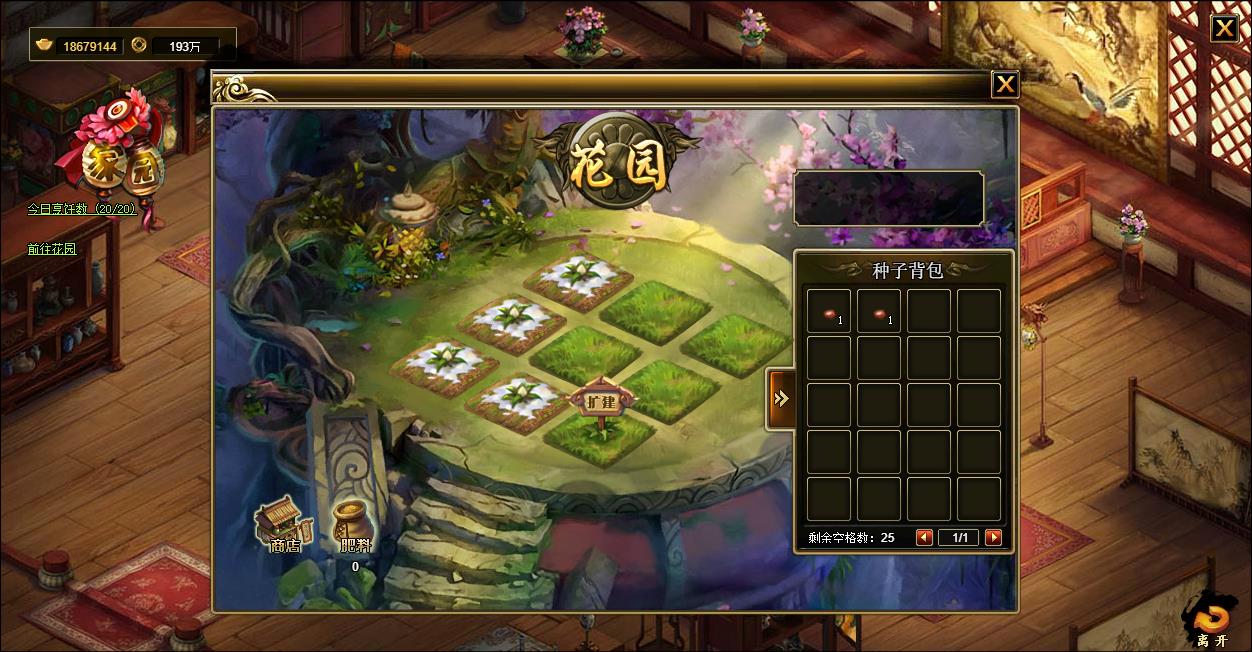Follow the 前往花园 link

click(52, 249)
